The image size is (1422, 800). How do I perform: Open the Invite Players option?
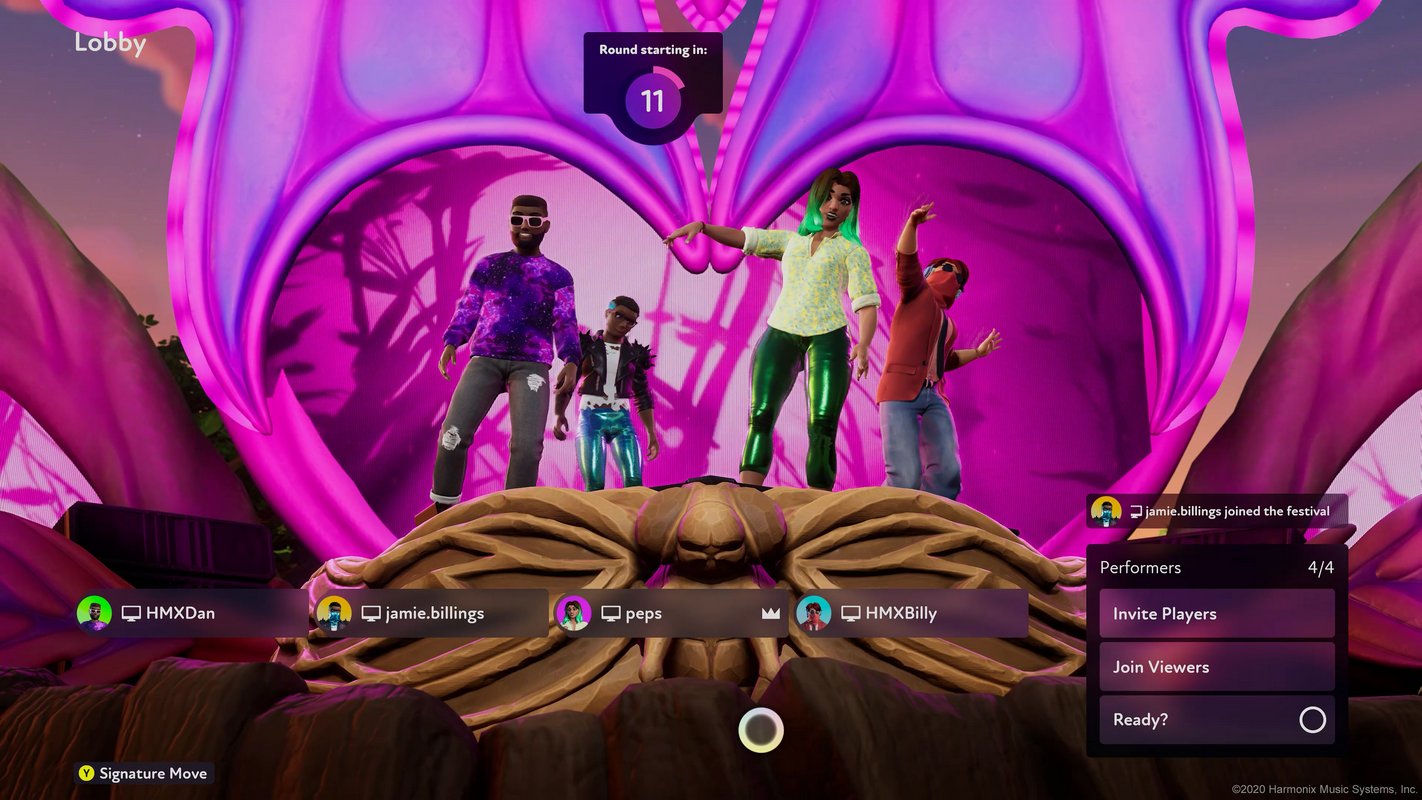(x=1216, y=614)
